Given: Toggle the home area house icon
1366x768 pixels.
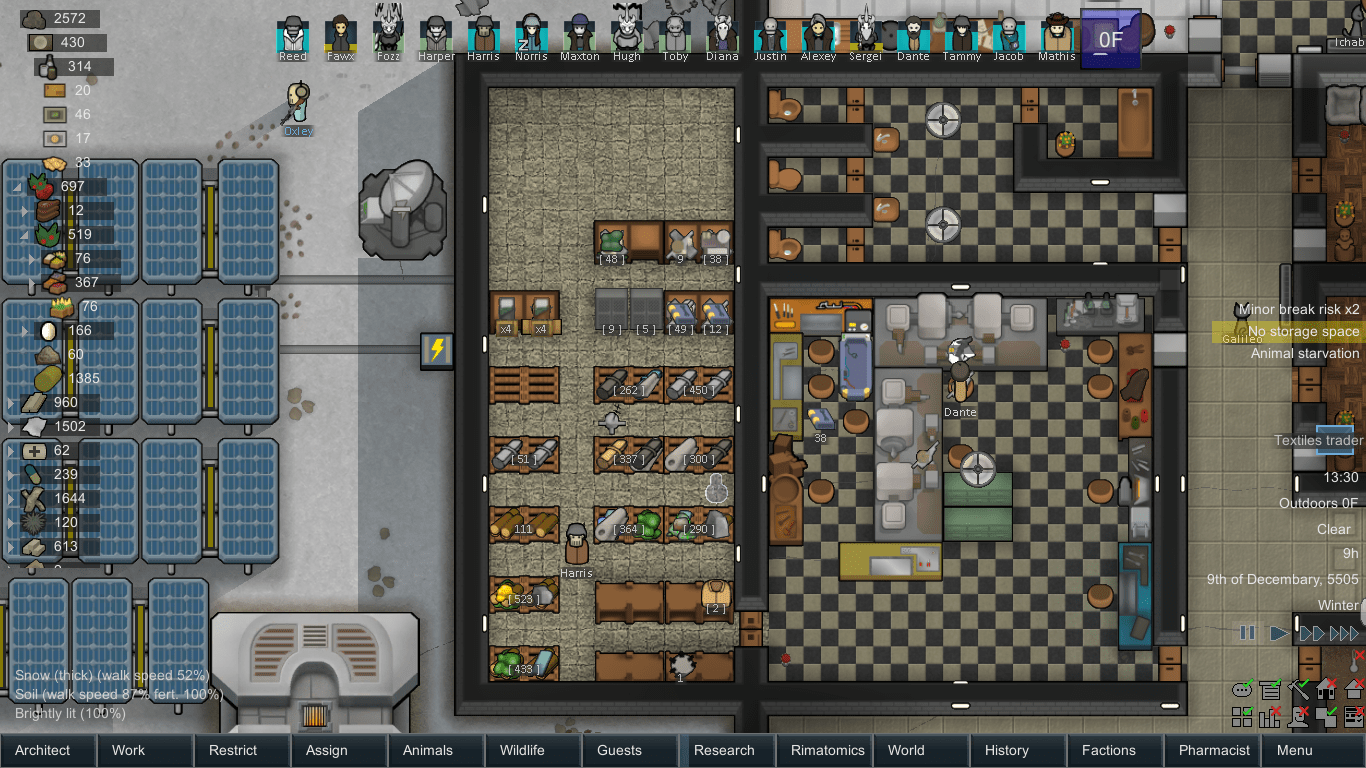Looking at the screenshot, I should [1324, 690].
